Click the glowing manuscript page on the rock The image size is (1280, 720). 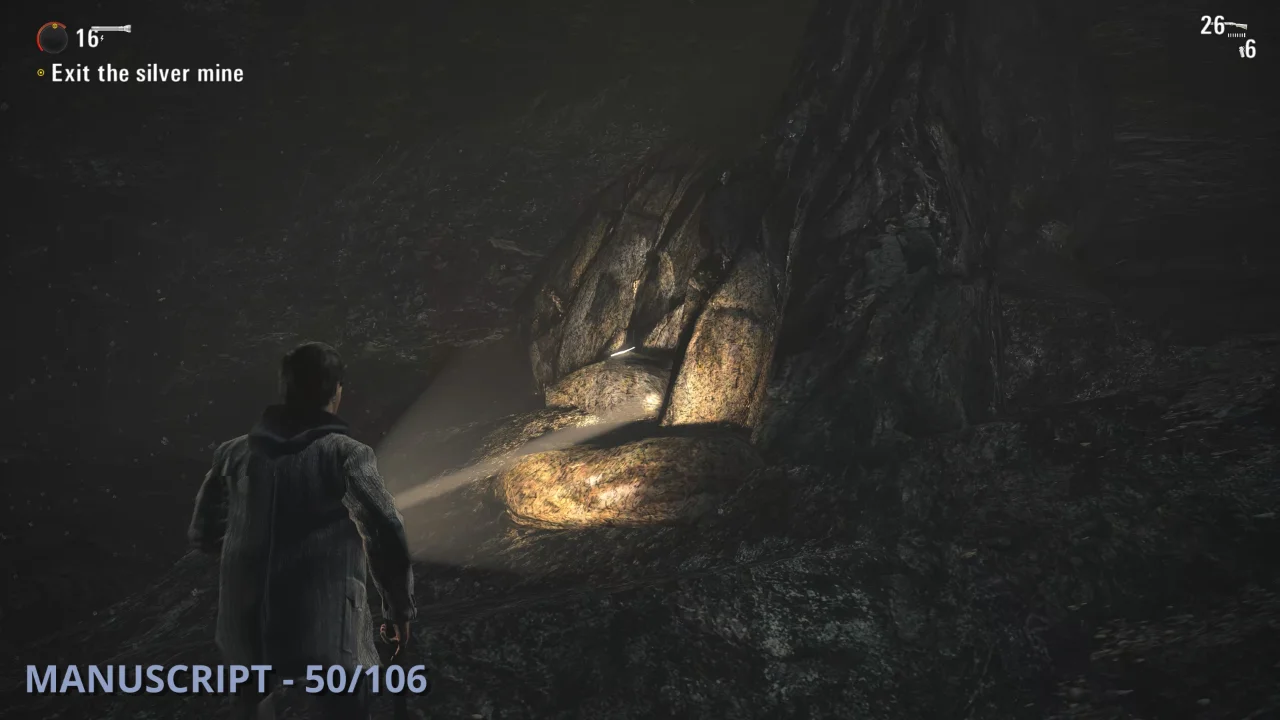[x=622, y=350]
